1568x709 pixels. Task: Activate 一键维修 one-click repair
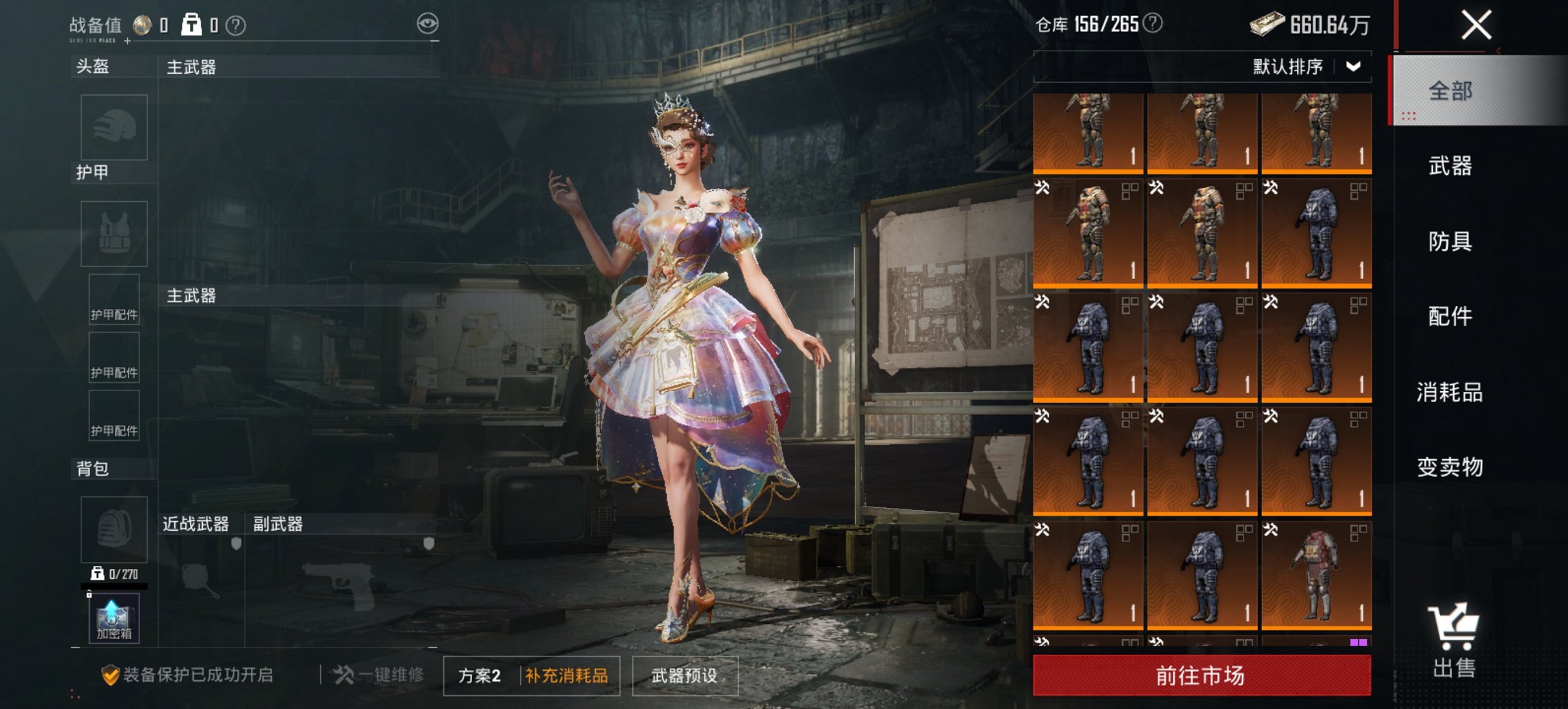pyautogui.click(x=379, y=675)
